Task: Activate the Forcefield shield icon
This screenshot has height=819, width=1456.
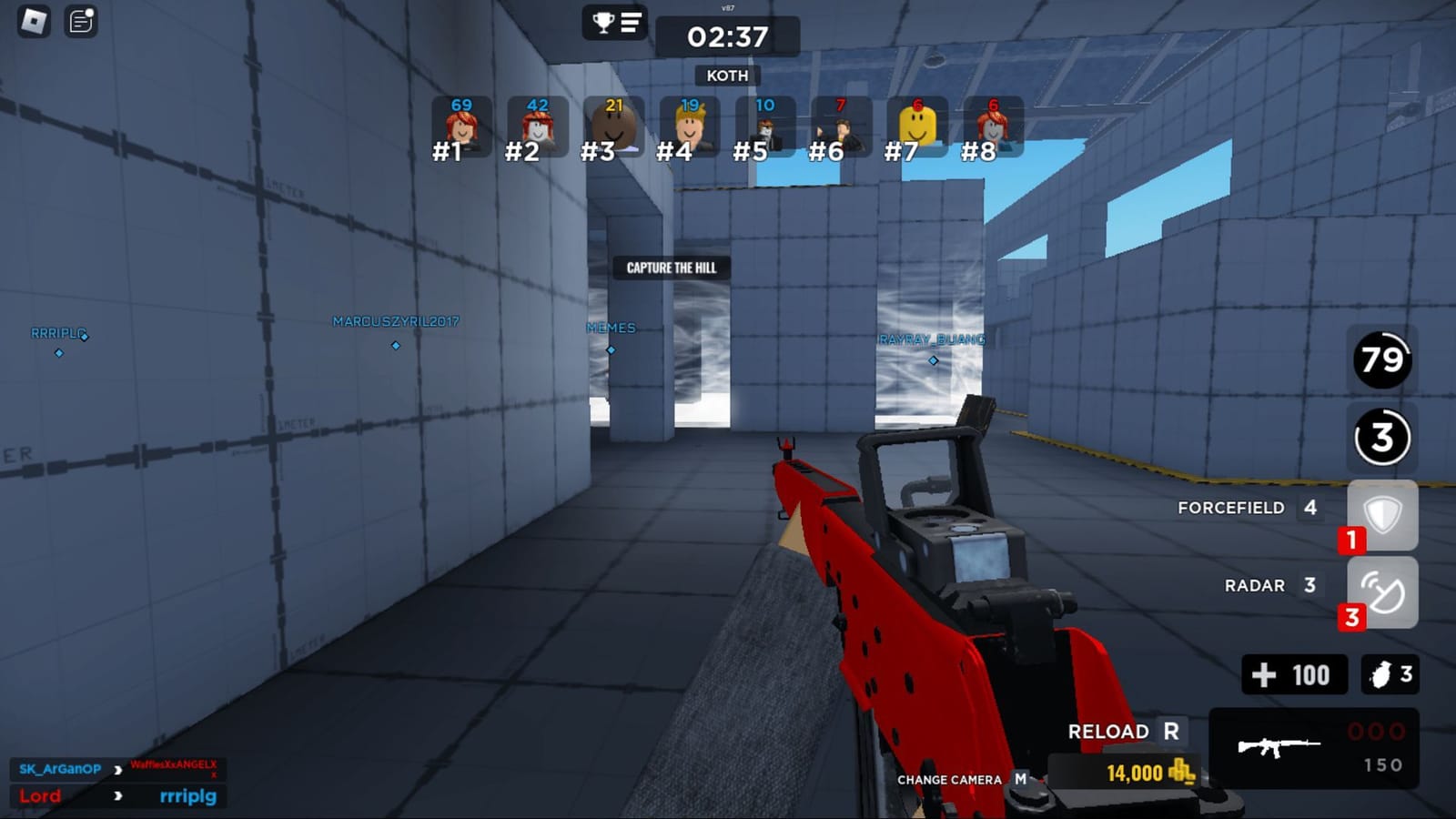Action: coord(1383,516)
